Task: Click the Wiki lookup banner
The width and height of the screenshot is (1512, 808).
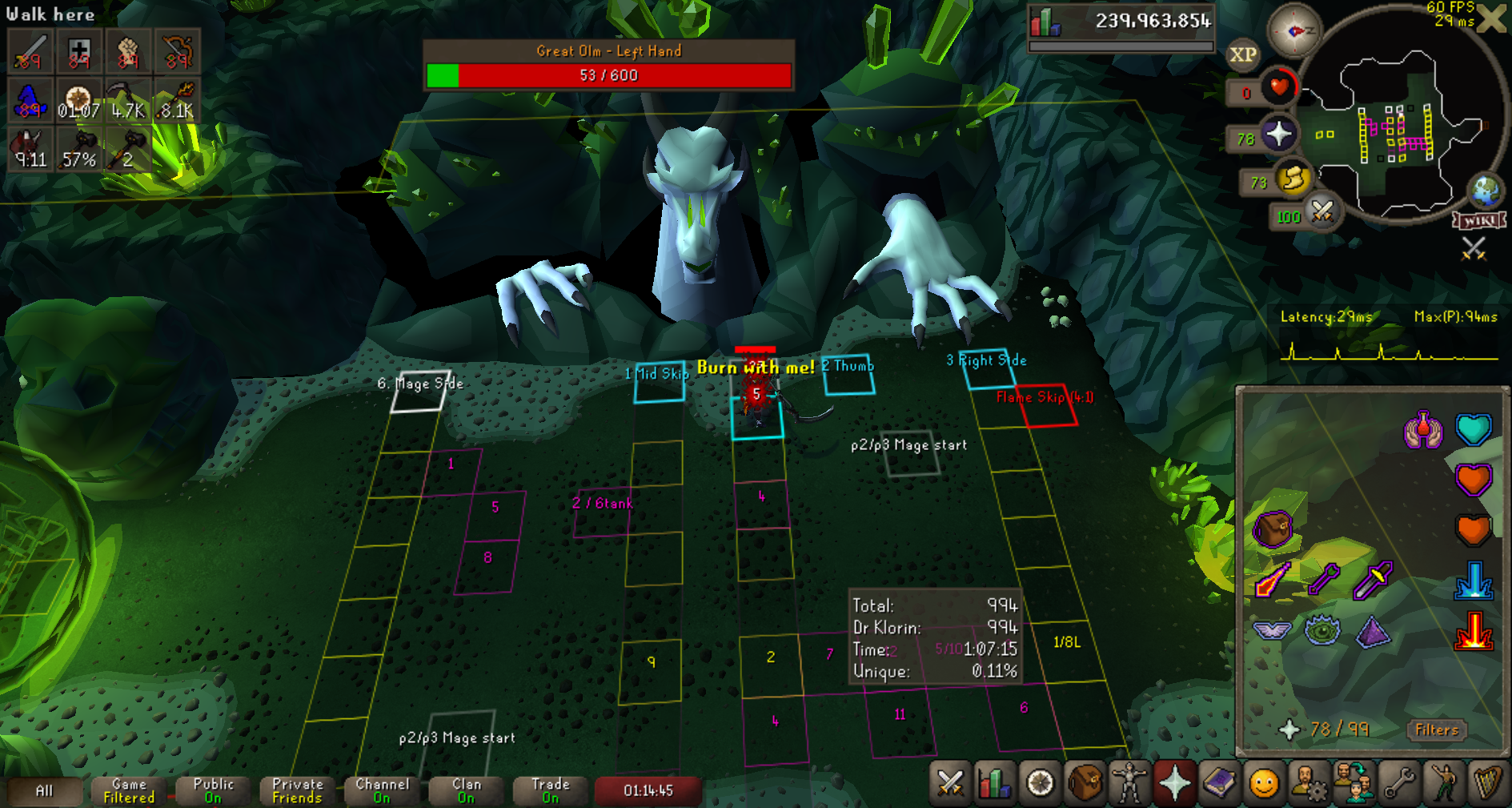Action: click(x=1479, y=220)
